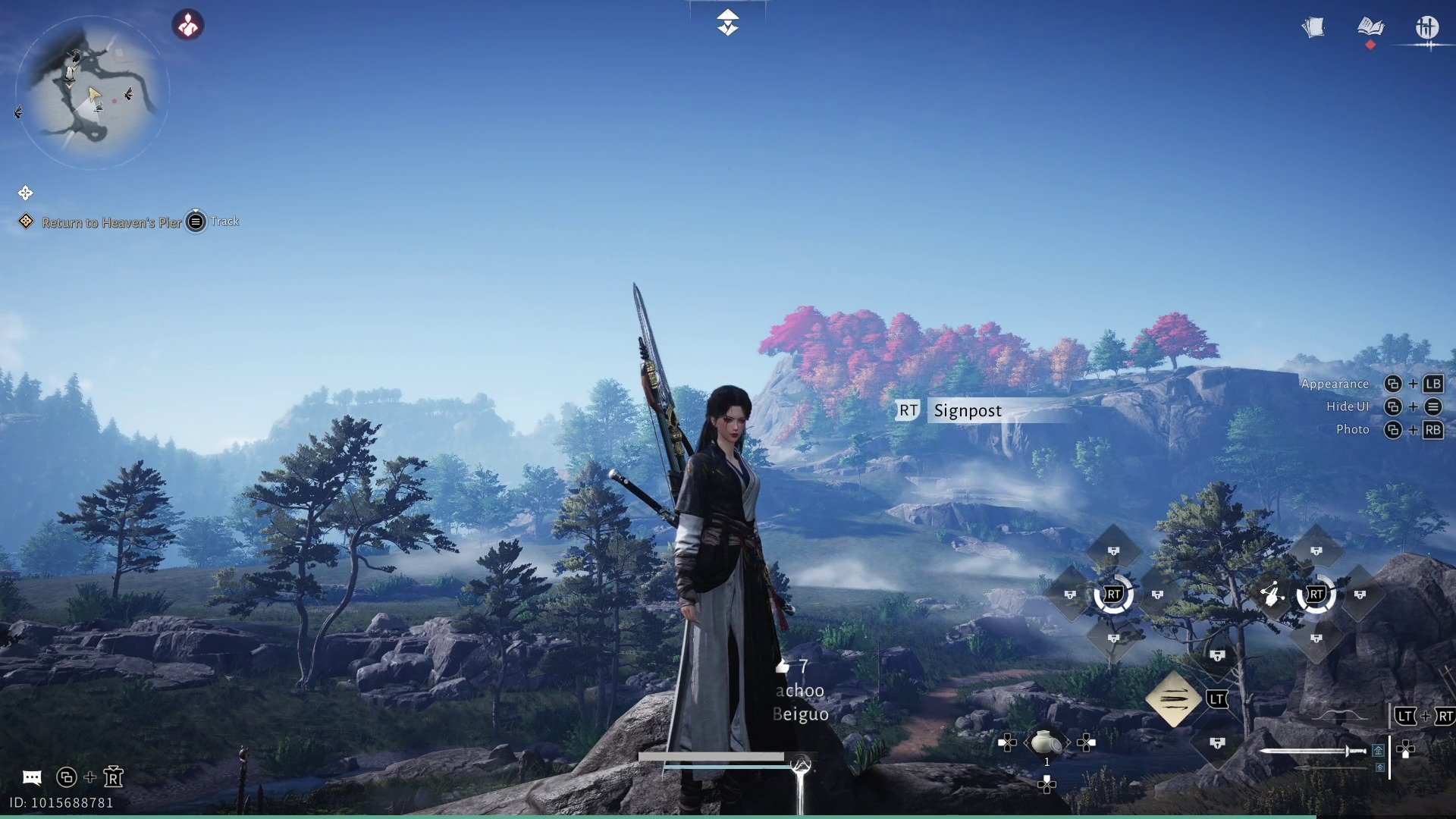Select the bow weapon icon

[x=1340, y=715]
